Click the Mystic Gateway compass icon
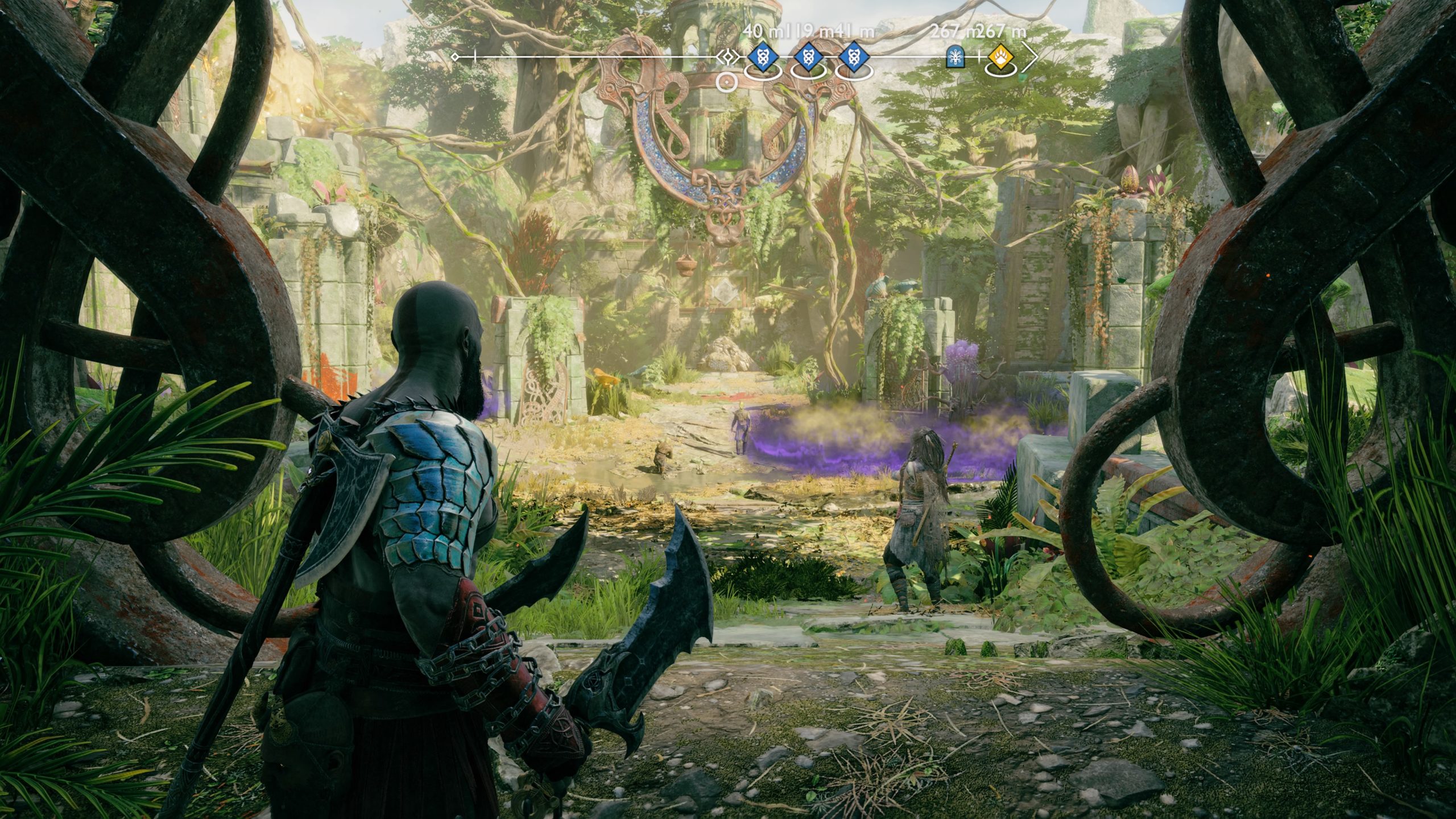The width and height of the screenshot is (1456, 819). click(955, 57)
